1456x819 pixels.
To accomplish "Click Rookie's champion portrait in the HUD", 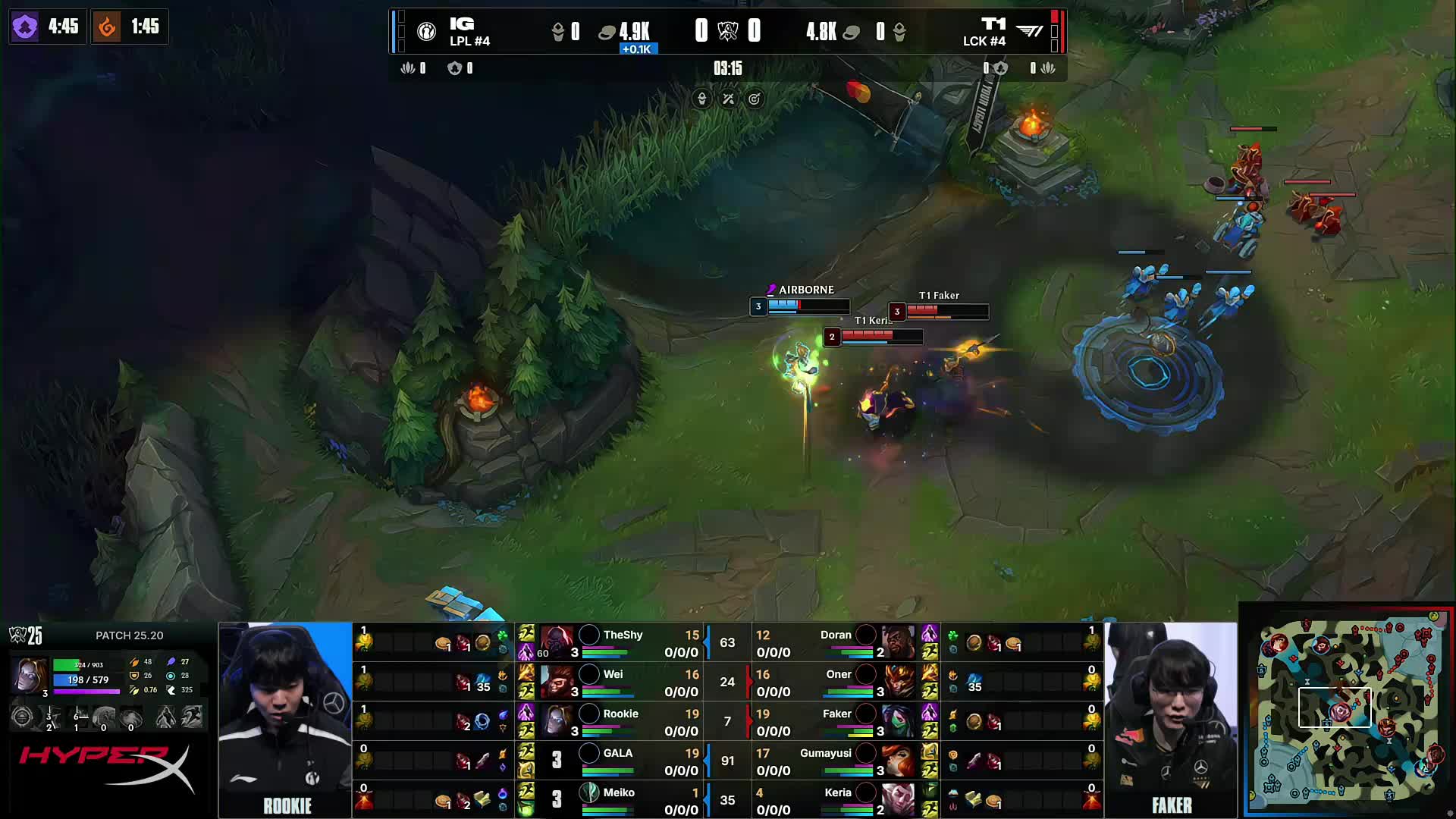I will 28,675.
